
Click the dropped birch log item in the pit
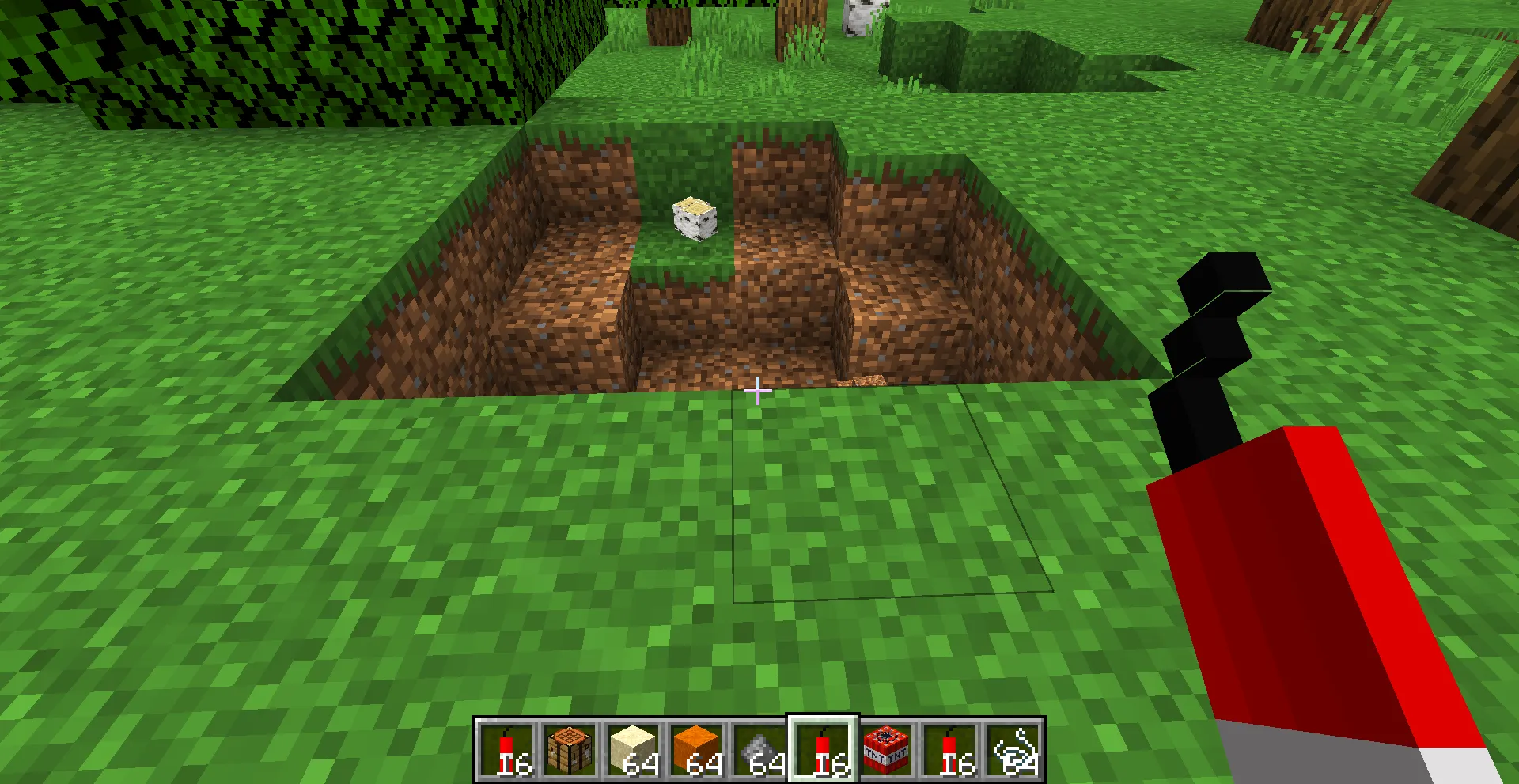692,220
